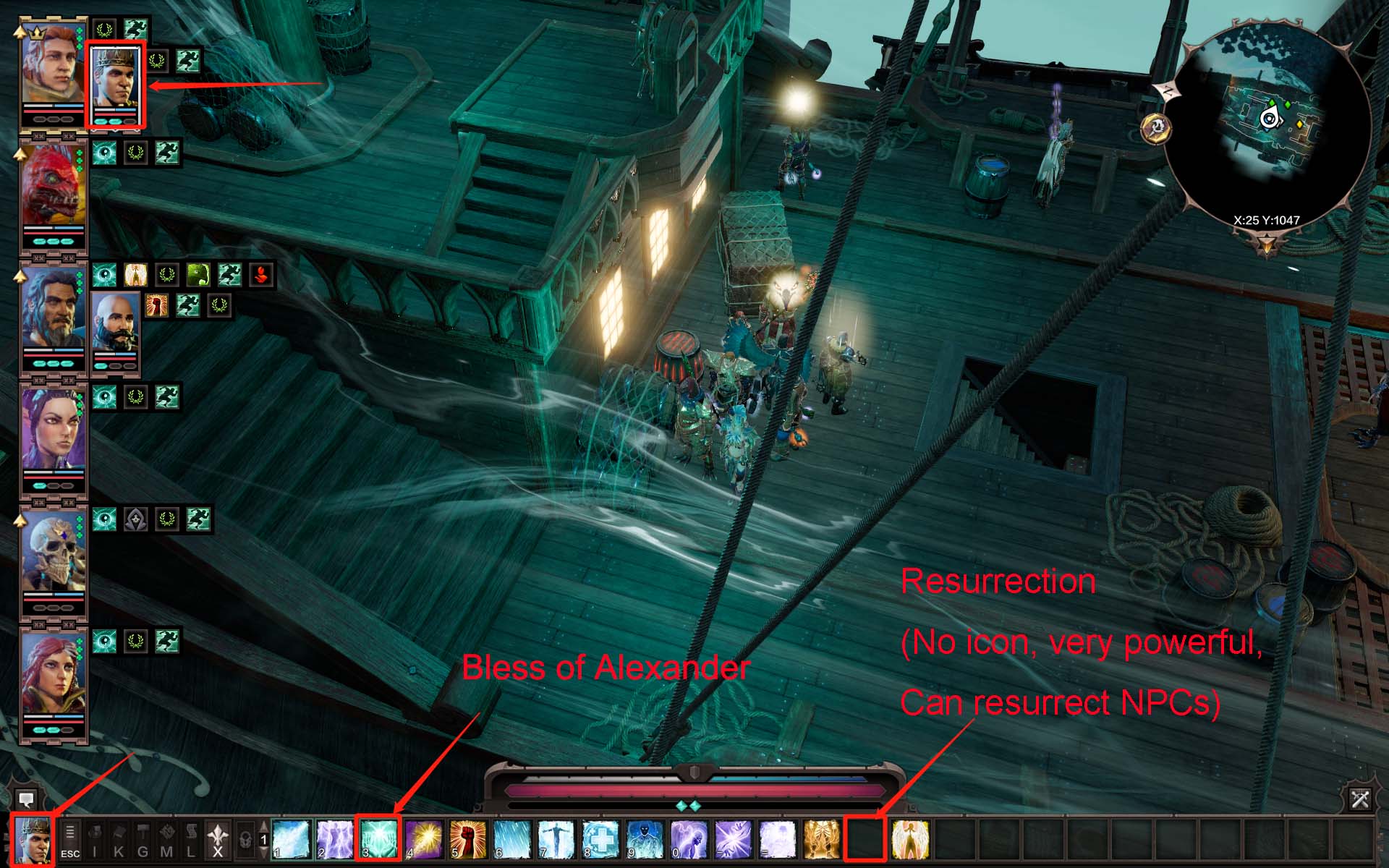The height and width of the screenshot is (868, 1389).
Task: Use the golden ribcage skill icon
Action: pyautogui.click(x=821, y=839)
